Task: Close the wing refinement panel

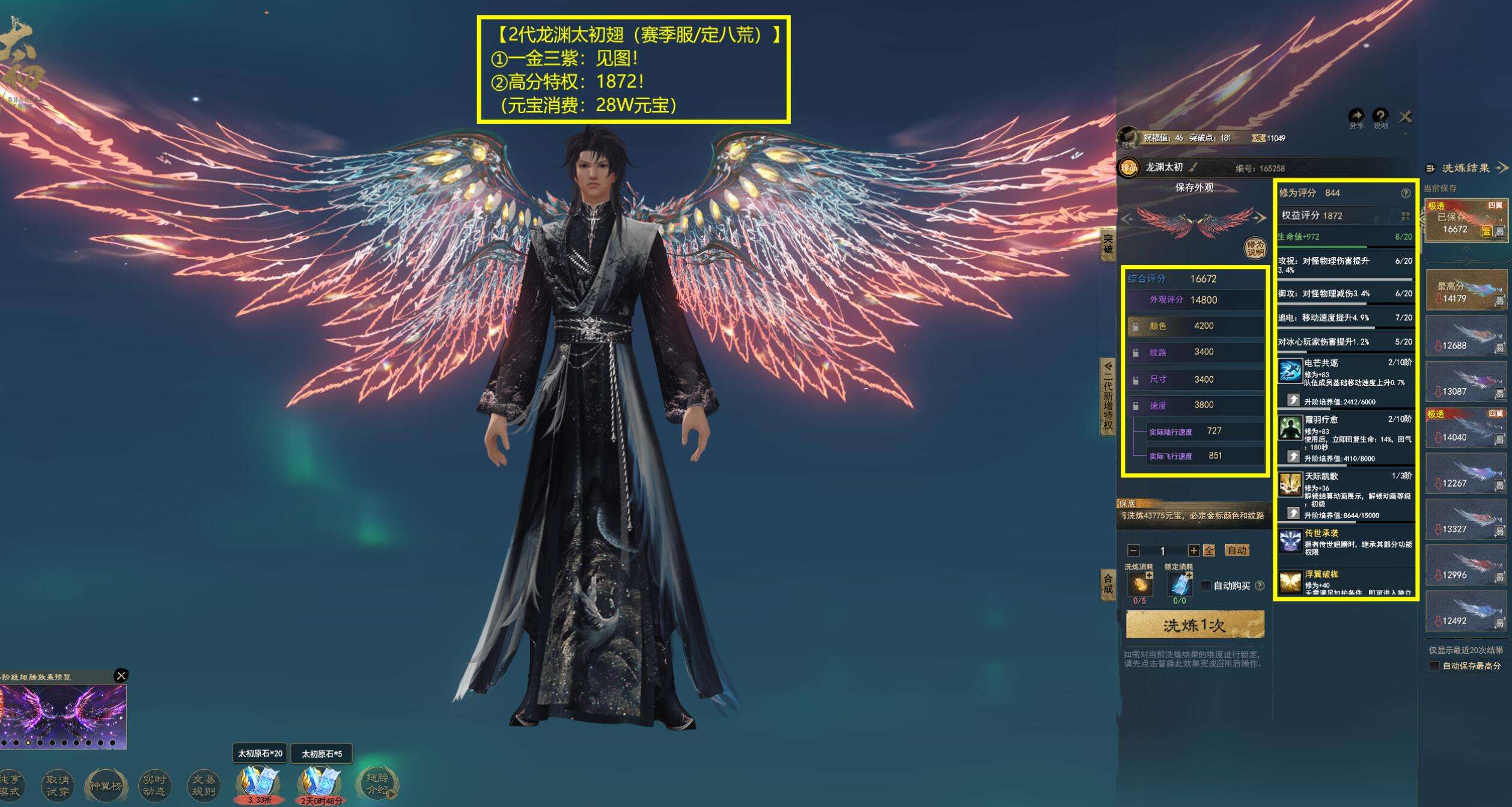Action: pos(1405,117)
